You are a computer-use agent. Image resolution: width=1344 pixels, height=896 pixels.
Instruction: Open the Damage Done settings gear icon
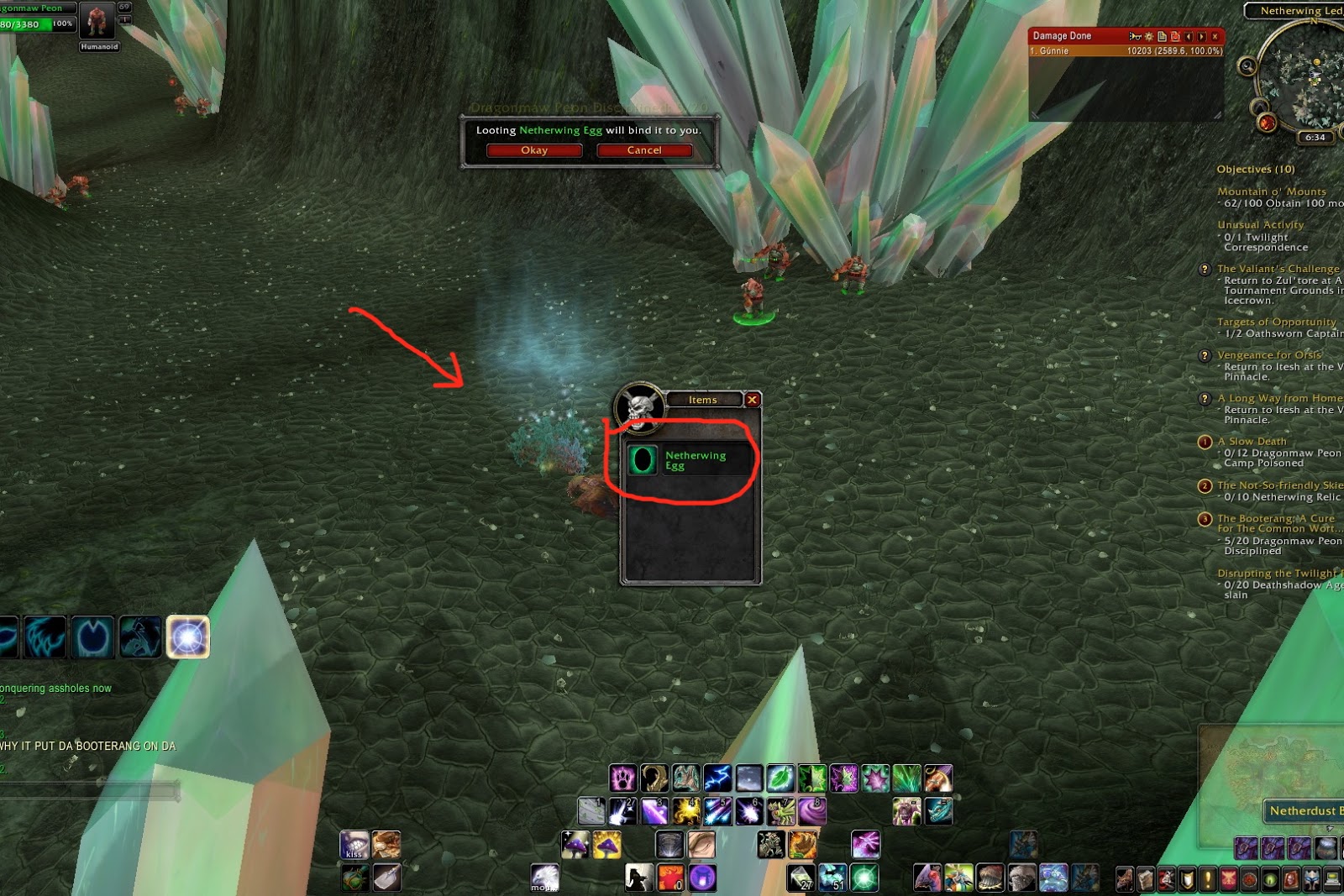click(1149, 37)
